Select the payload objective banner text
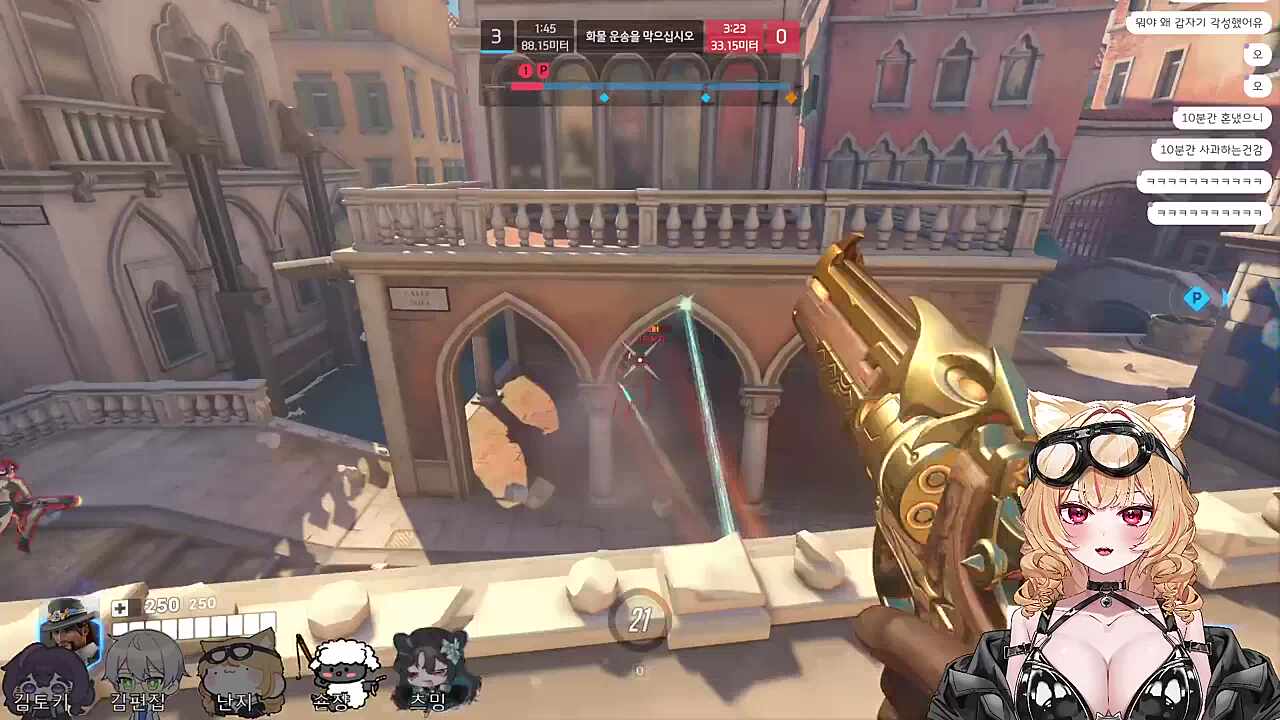The image size is (1280, 720). (x=640, y=37)
